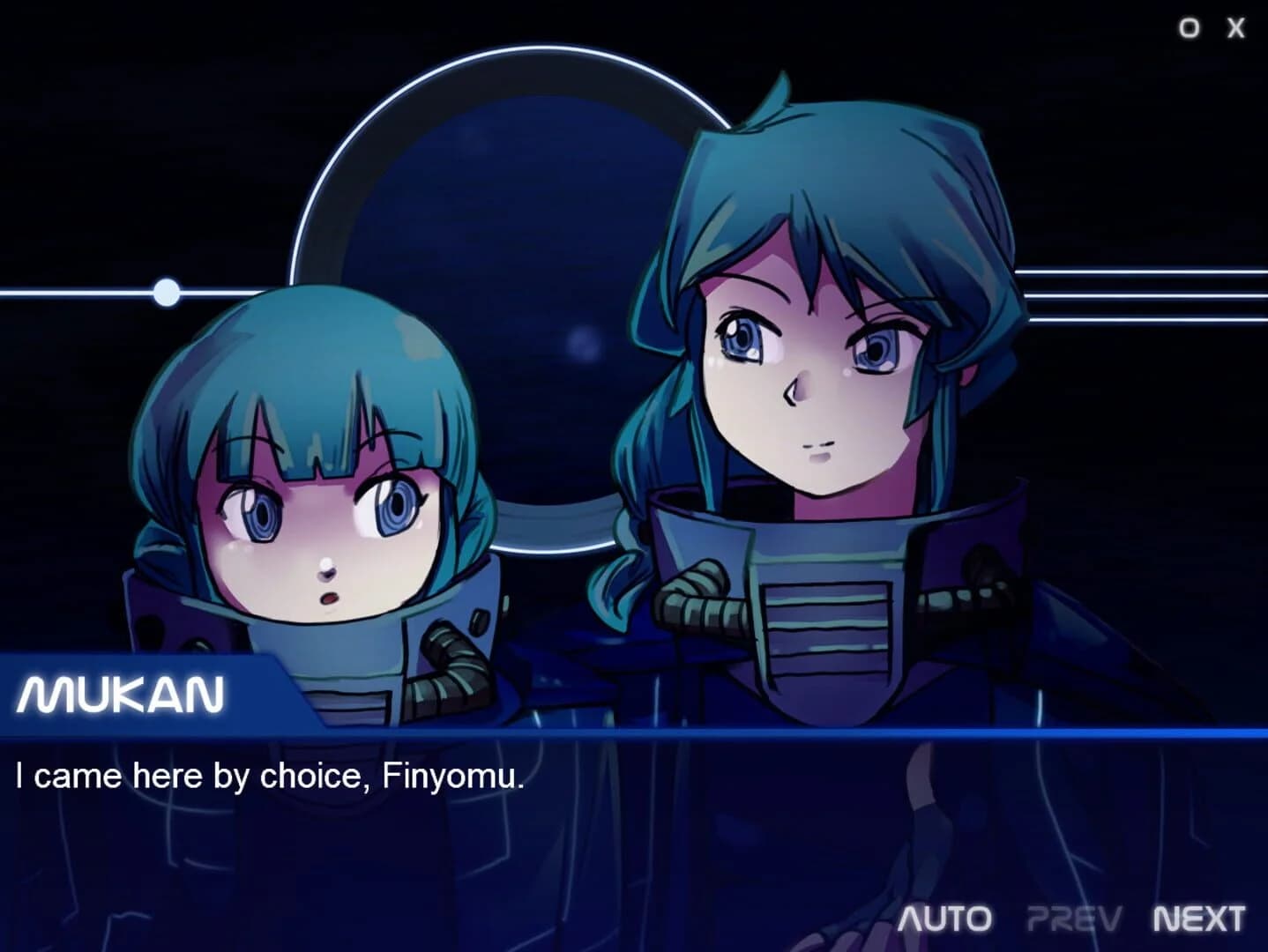Screen dimensions: 1268x952
Task: Minimize the visual novel window
Action: (x=1188, y=27)
